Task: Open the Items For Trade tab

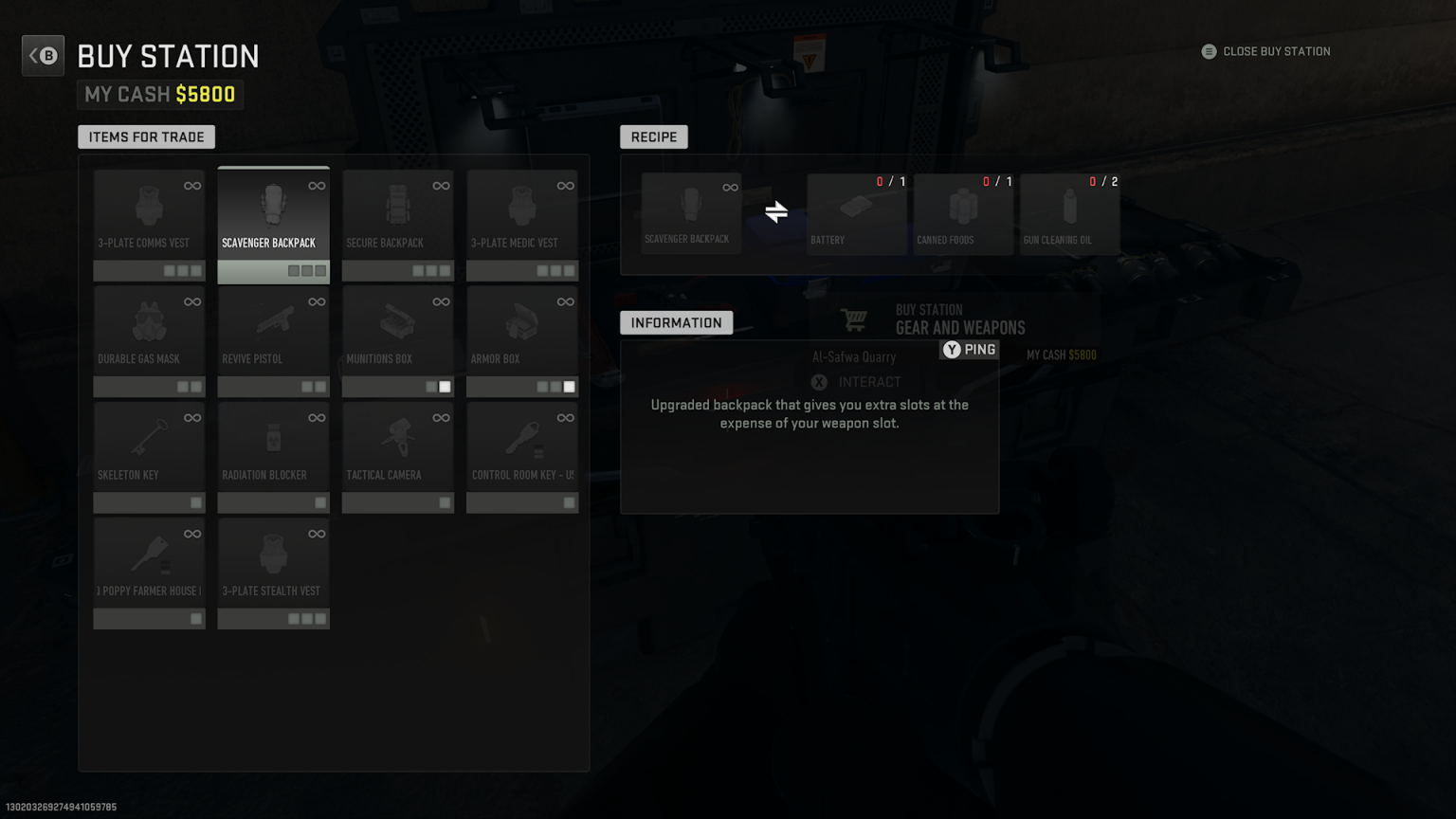Action: (145, 136)
